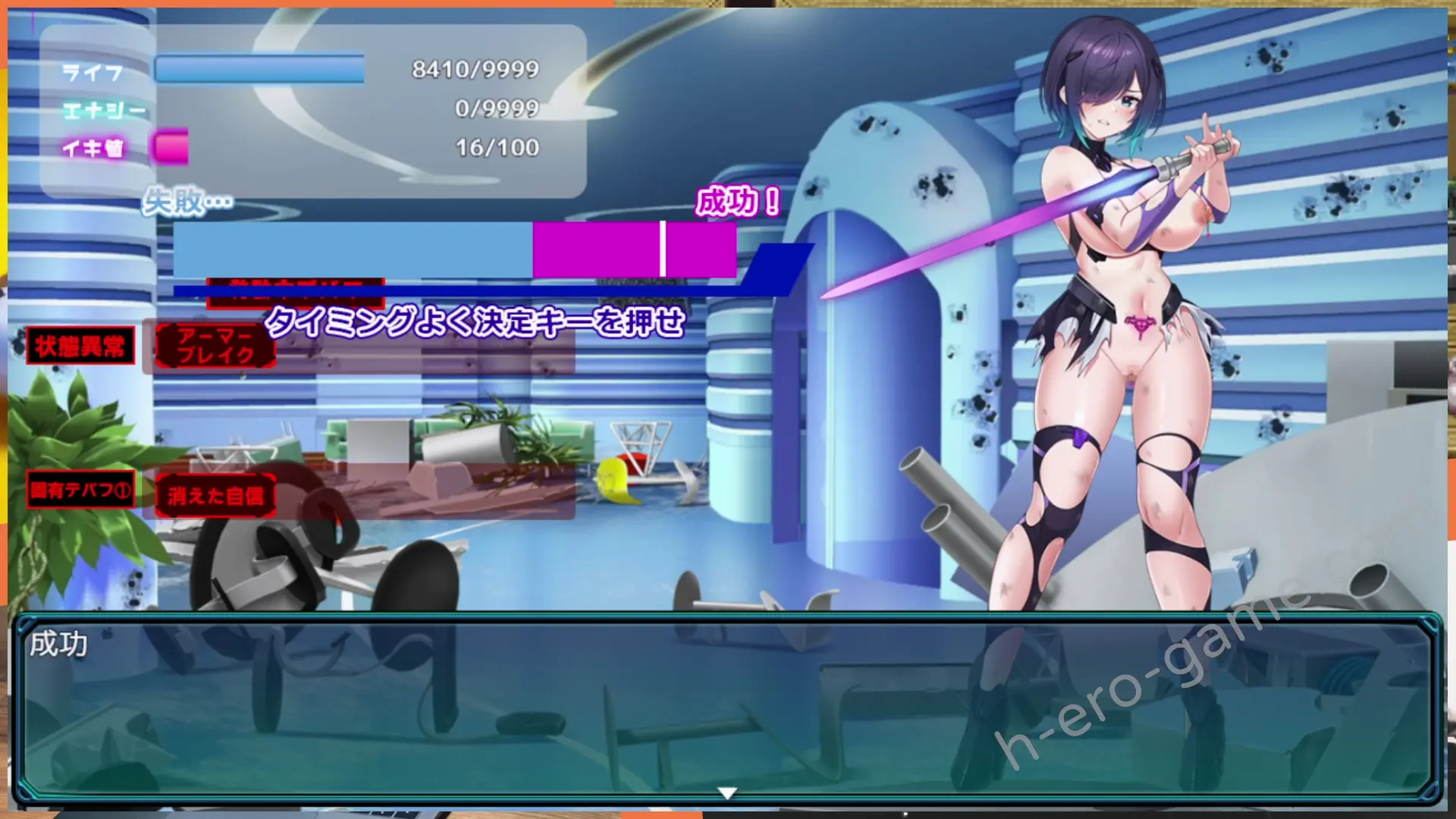
Task: Click the 固有デバフ① header label
Action: [x=80, y=490]
